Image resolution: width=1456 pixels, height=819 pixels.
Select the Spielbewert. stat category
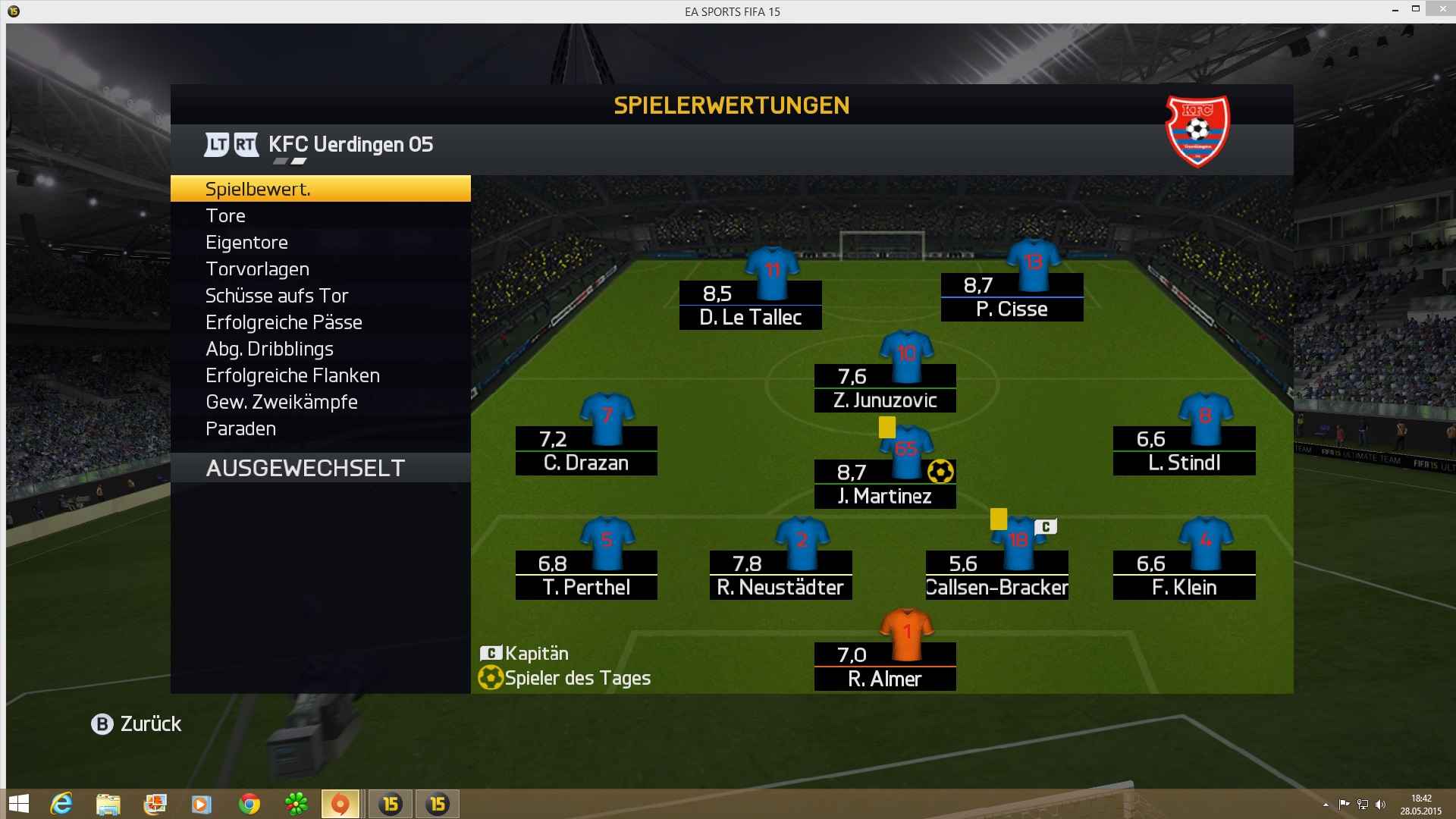320,189
